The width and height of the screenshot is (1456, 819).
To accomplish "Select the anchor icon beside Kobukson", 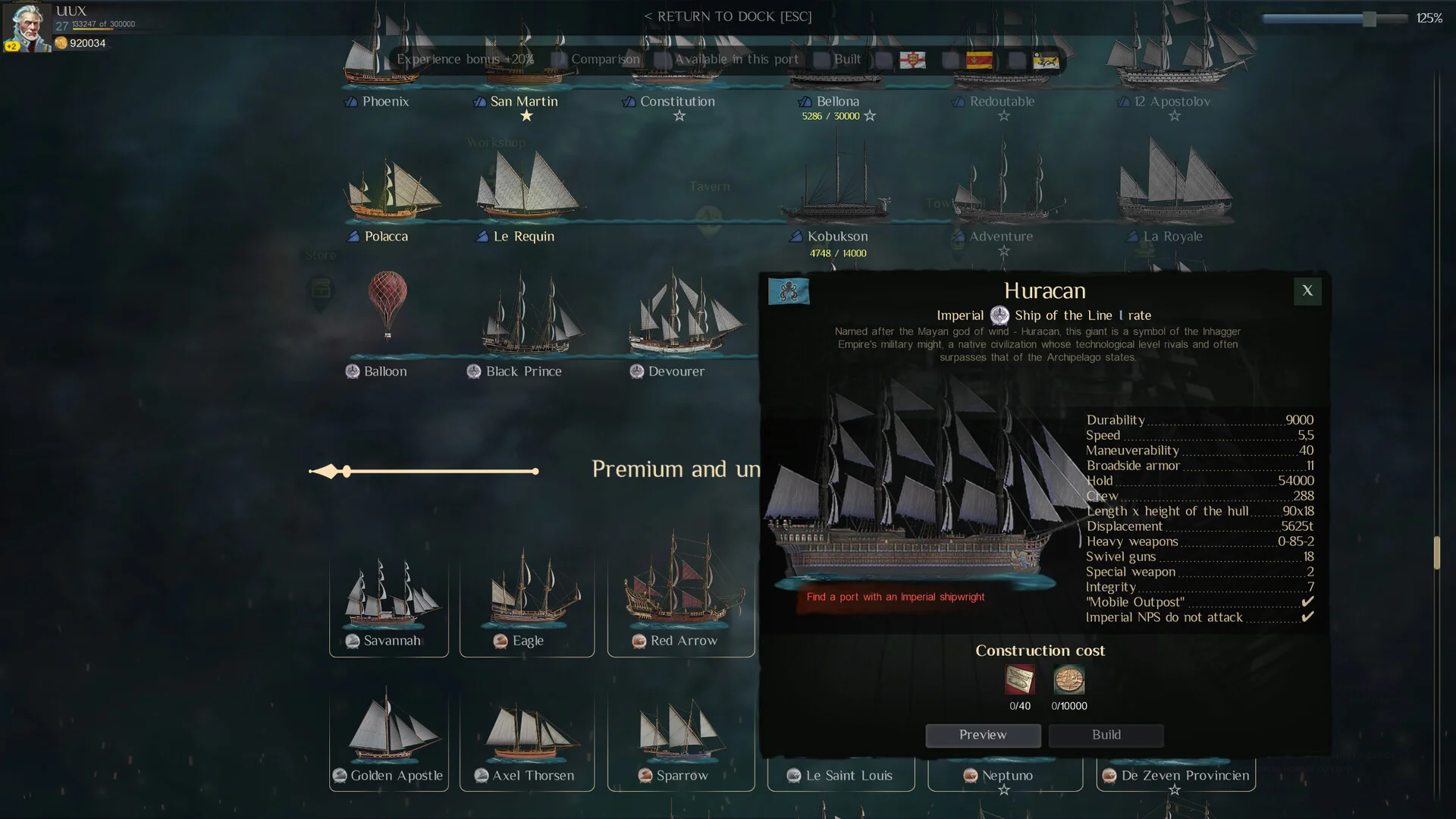I will (794, 236).
